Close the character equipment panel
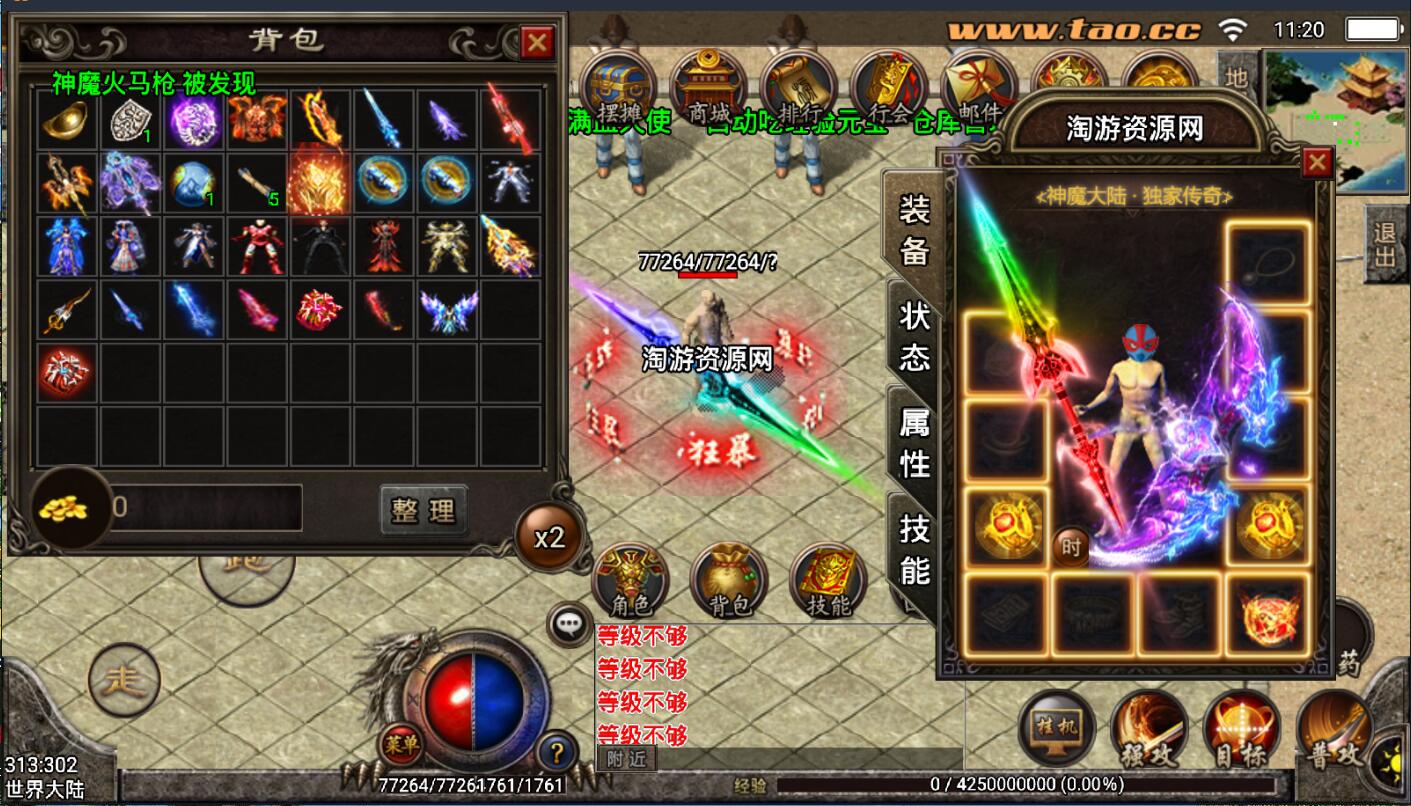 [1317, 162]
